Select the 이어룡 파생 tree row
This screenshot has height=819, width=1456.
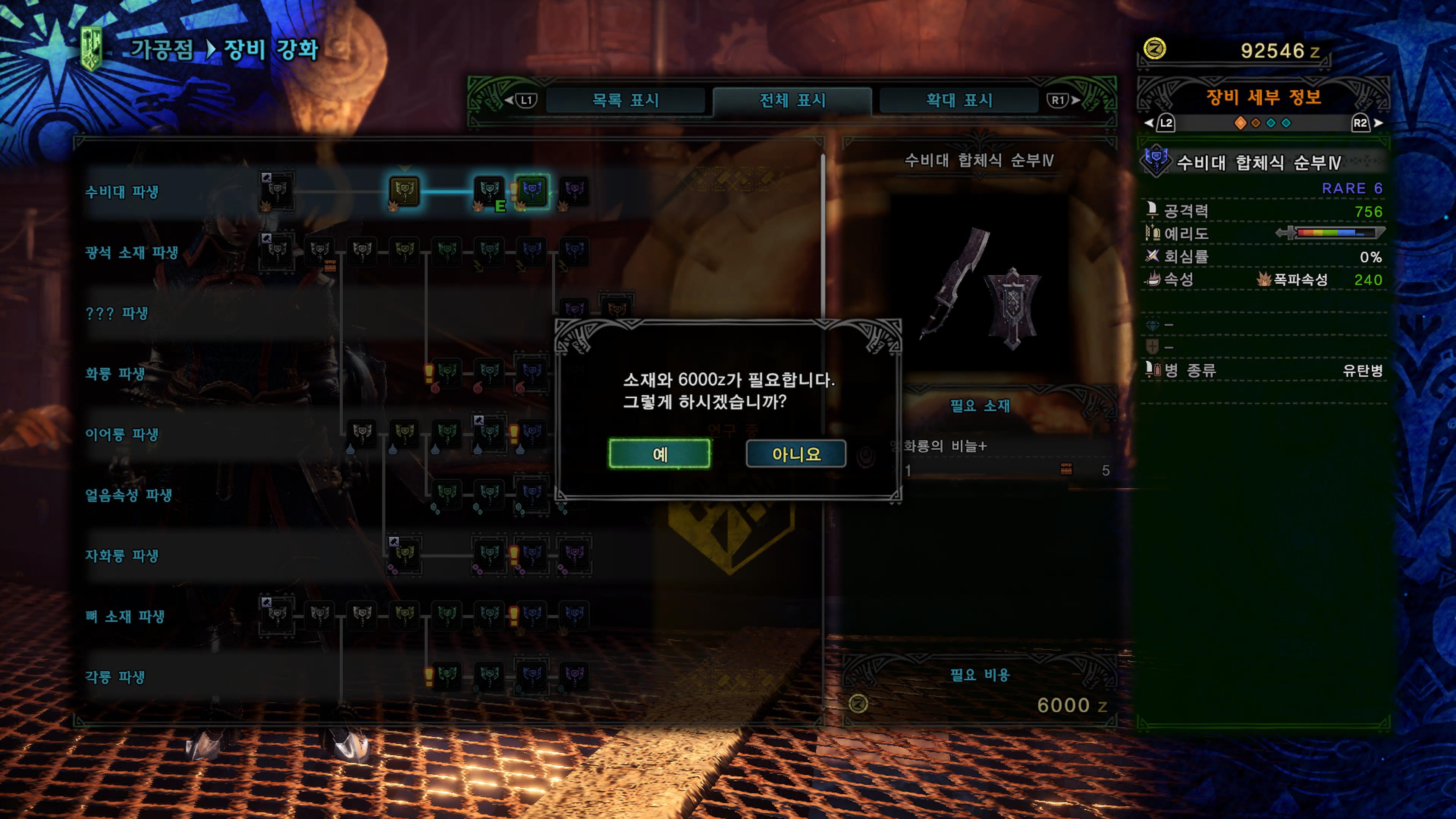click(x=121, y=434)
